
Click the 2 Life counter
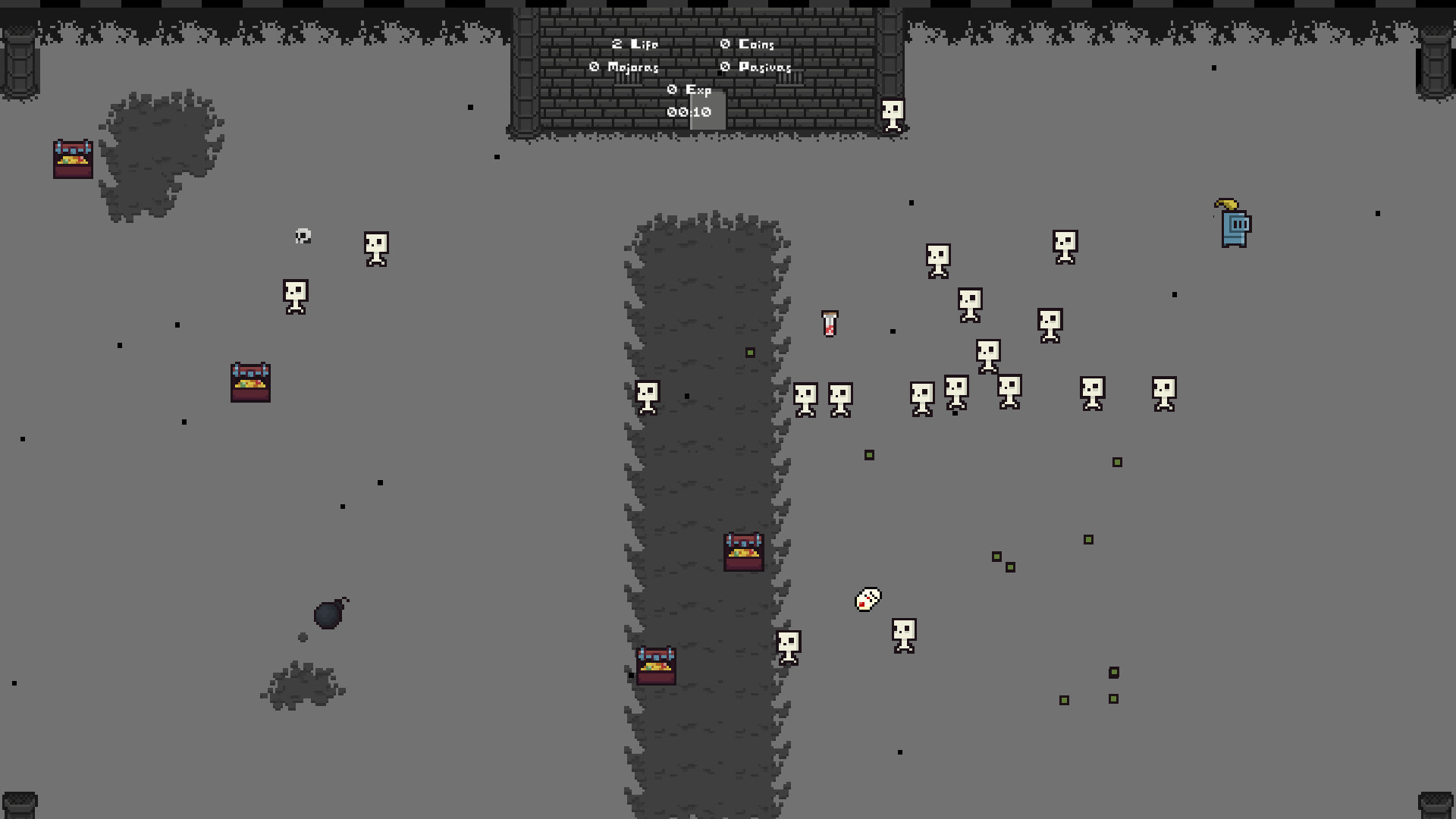click(x=634, y=45)
